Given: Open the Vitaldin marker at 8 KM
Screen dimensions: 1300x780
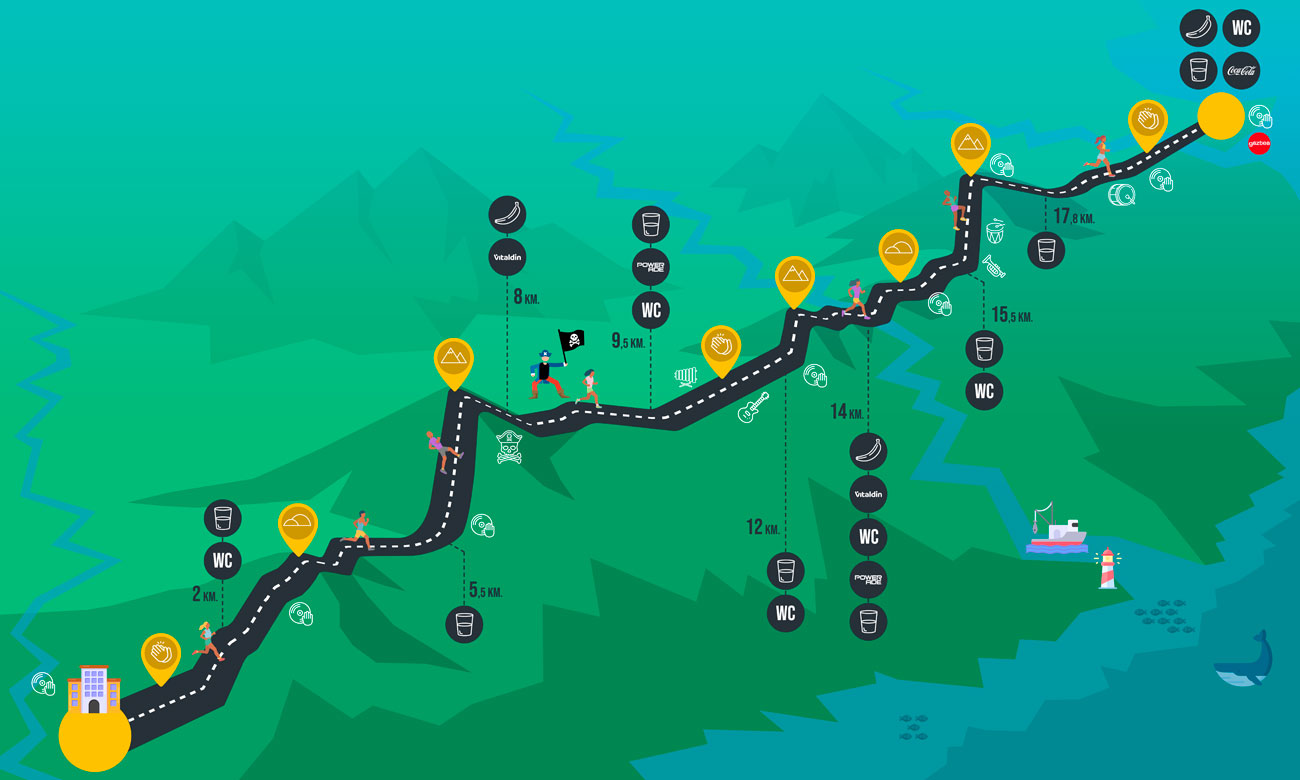Looking at the screenshot, I should pyautogui.click(x=507, y=257).
